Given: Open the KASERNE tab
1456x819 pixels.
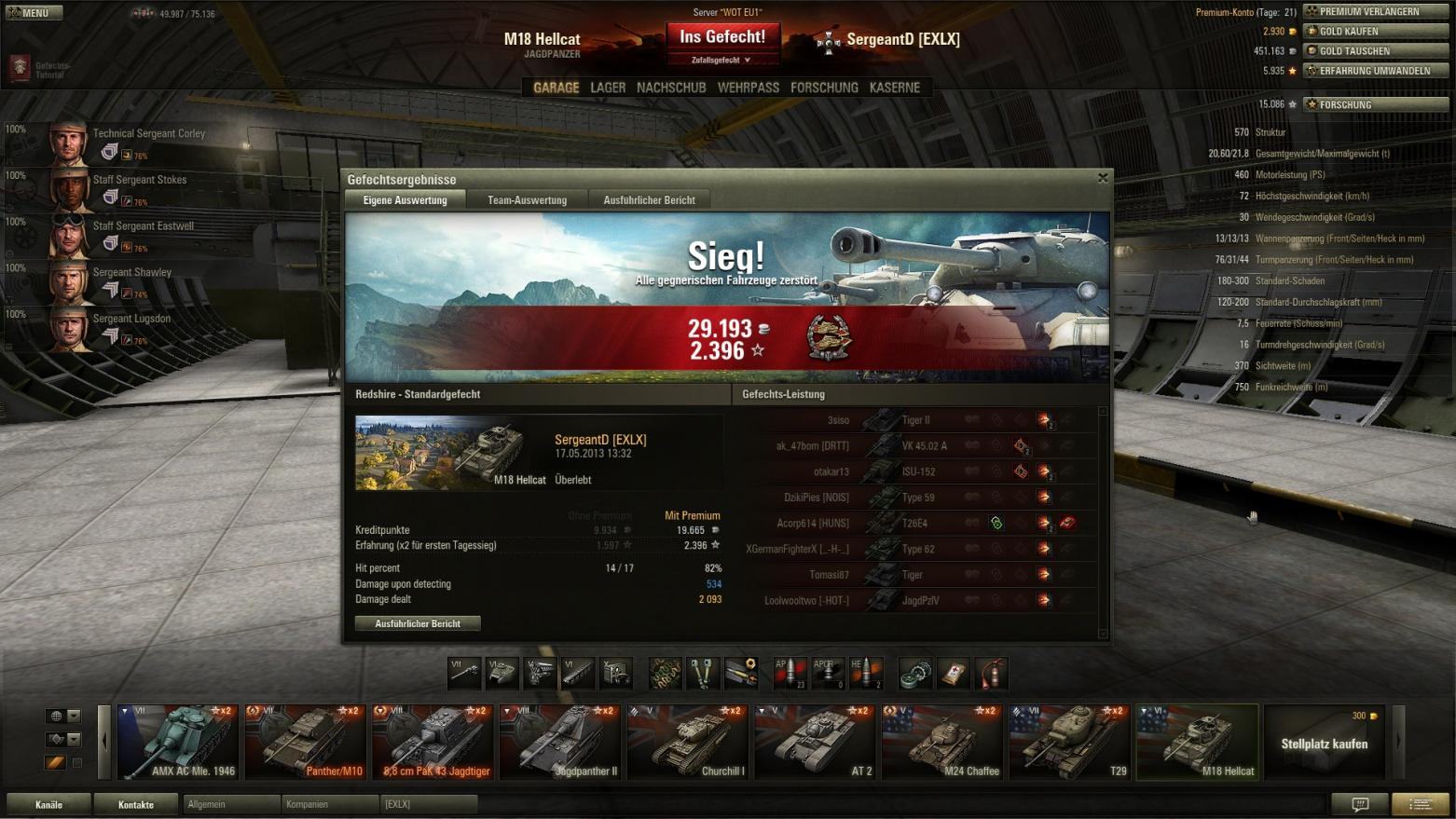Looking at the screenshot, I should click(x=894, y=88).
